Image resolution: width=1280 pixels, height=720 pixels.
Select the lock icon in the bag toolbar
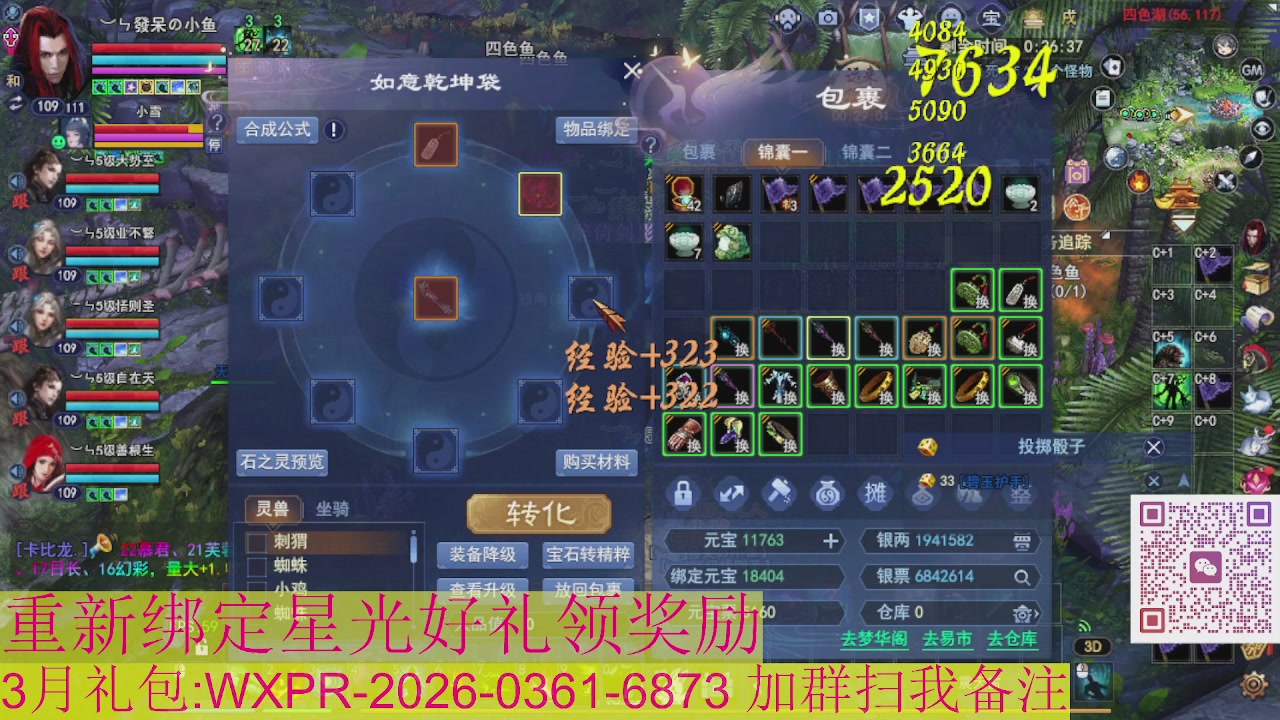[x=682, y=493]
